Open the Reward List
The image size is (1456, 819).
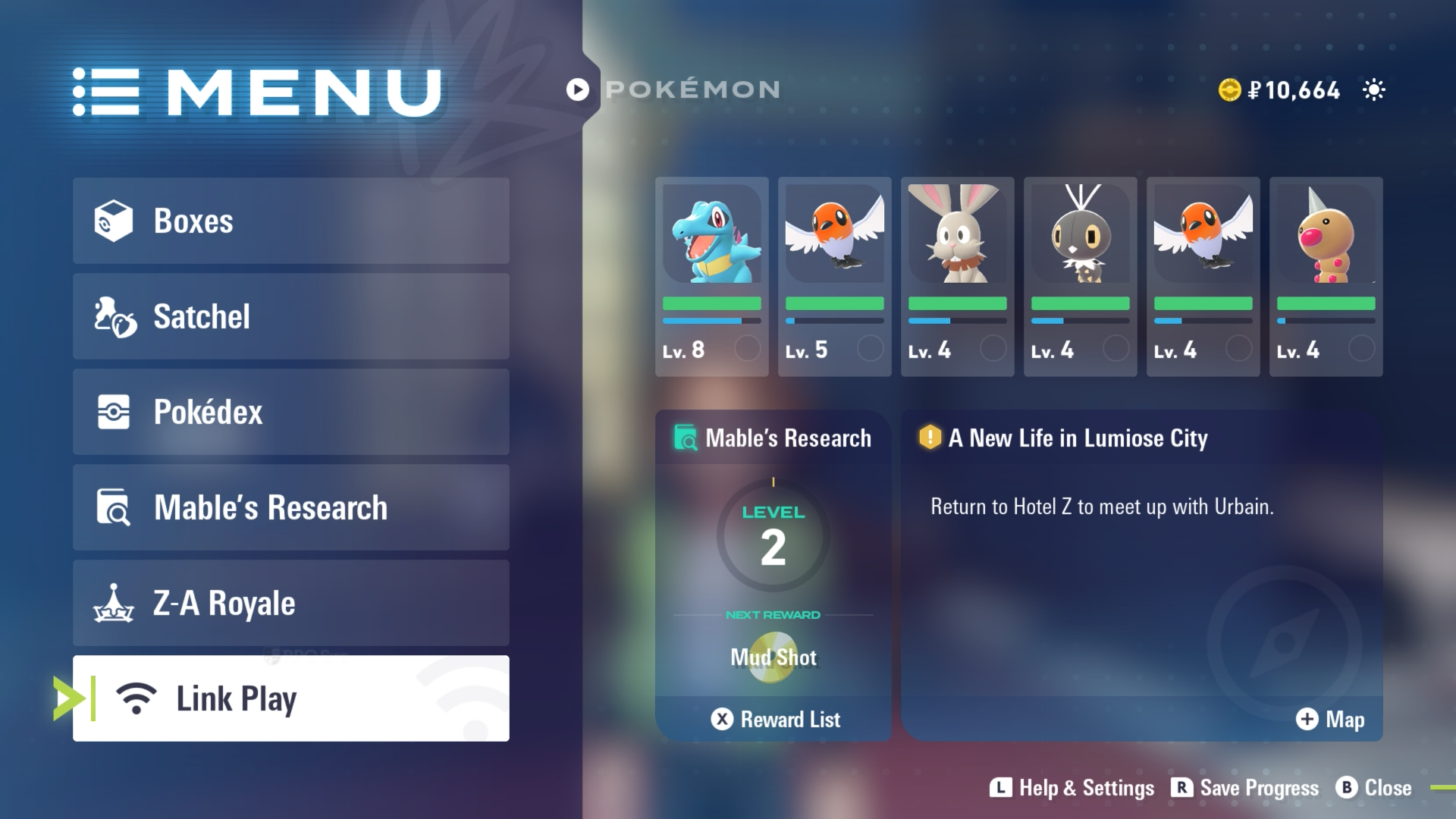775,719
